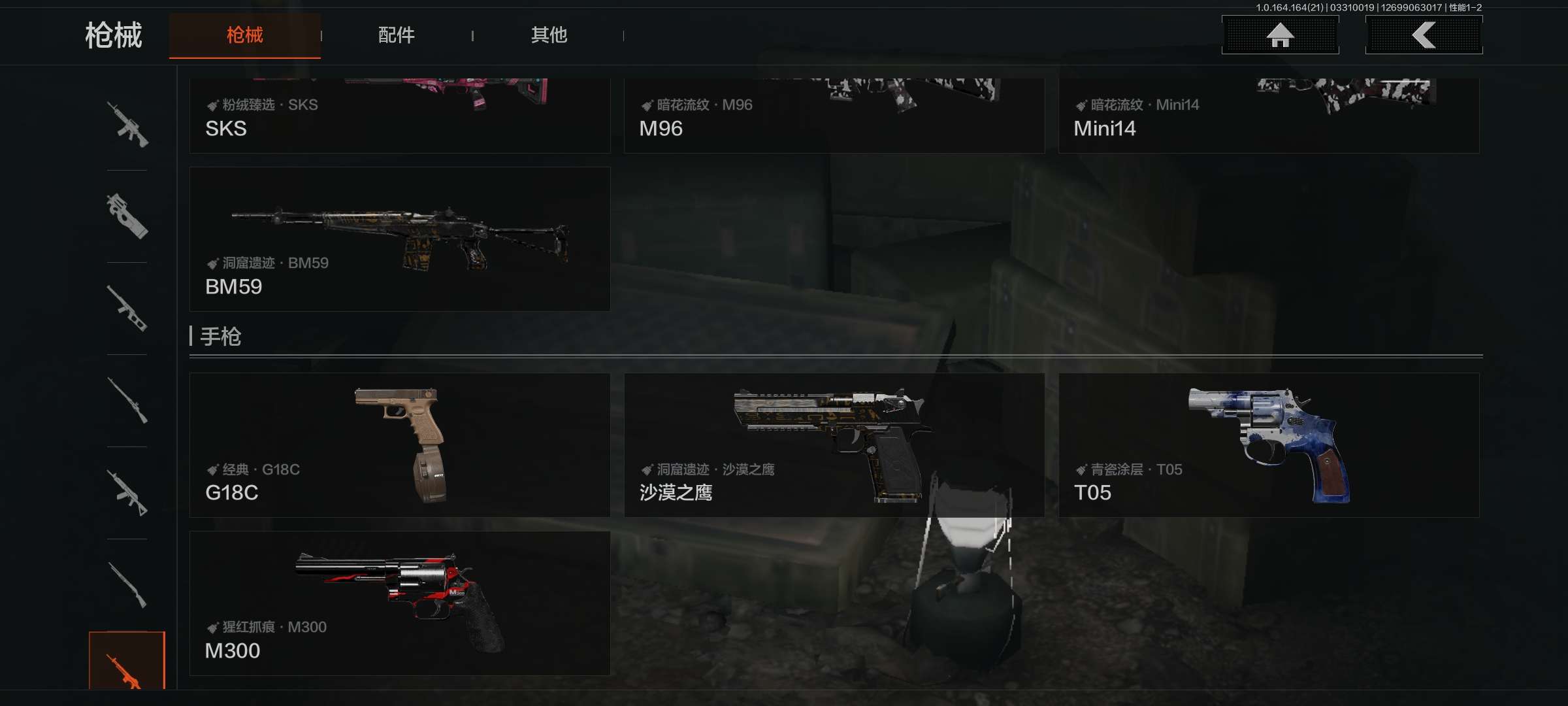Select the M300 revolver card
The width and height of the screenshot is (1568, 706).
tap(399, 603)
